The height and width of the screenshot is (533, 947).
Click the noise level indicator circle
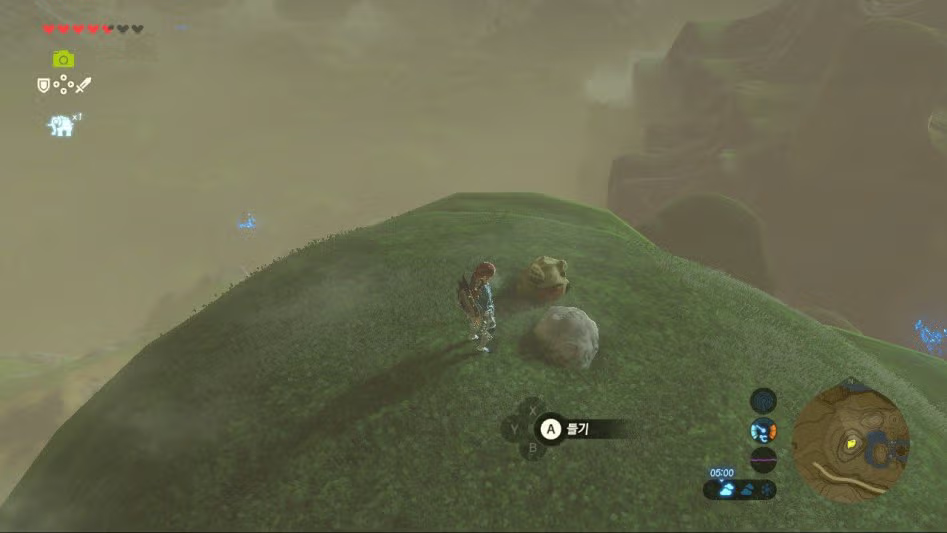click(x=764, y=460)
